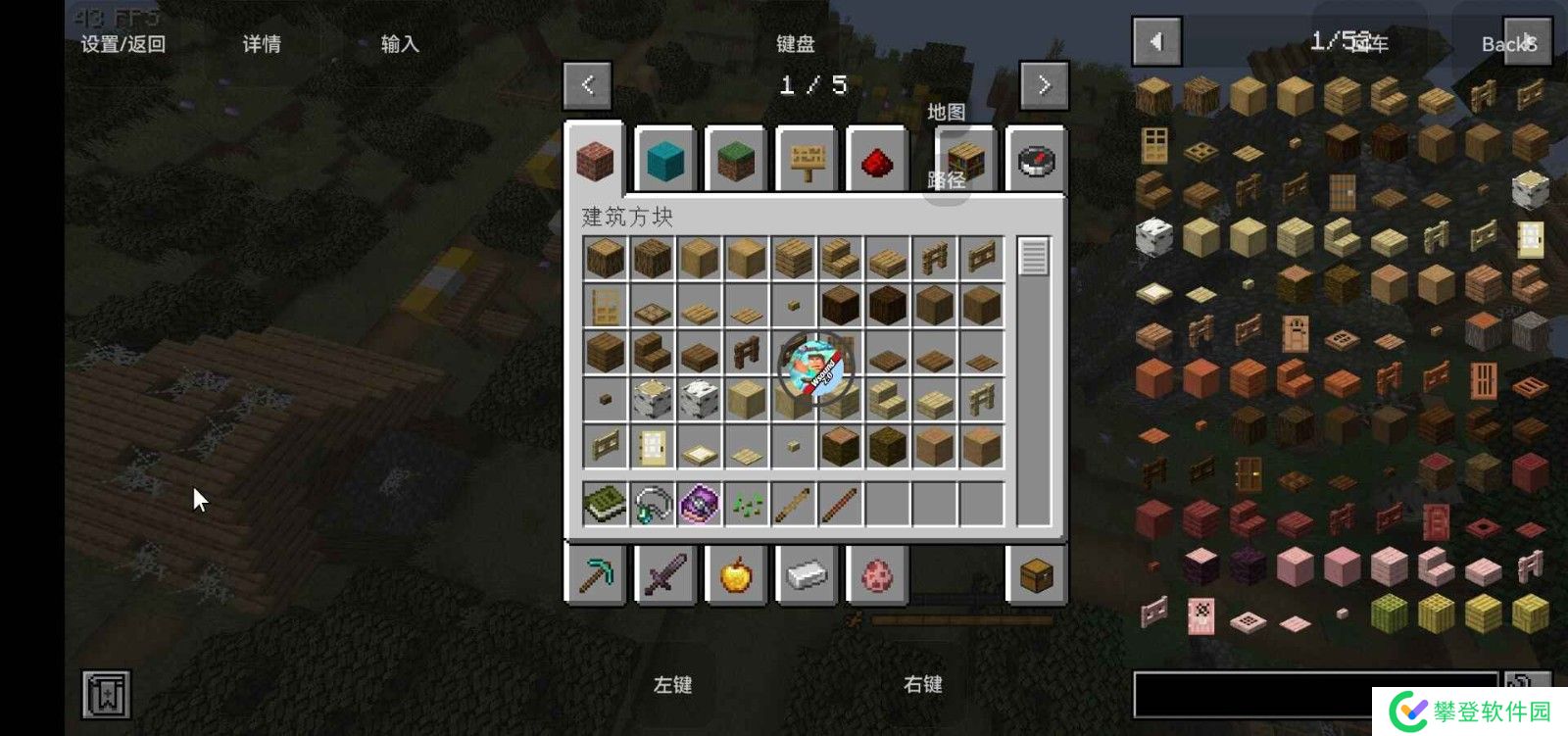Open the 设置/返回 settings button

click(122, 44)
